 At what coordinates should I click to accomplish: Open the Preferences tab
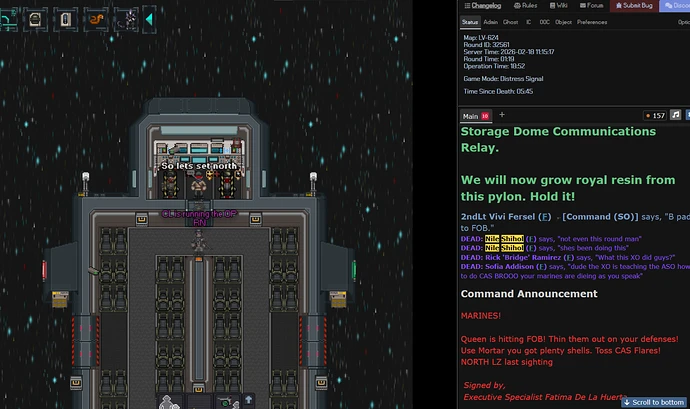click(592, 21)
